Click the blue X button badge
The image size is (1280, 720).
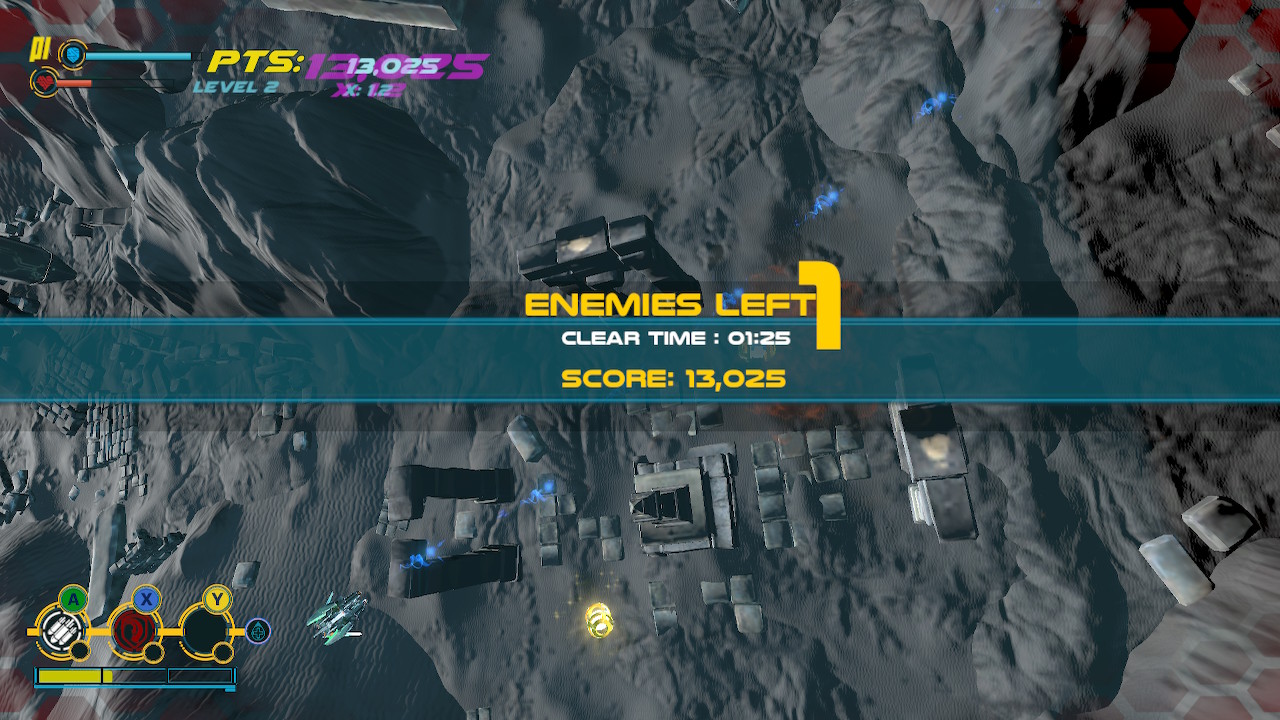point(147,598)
